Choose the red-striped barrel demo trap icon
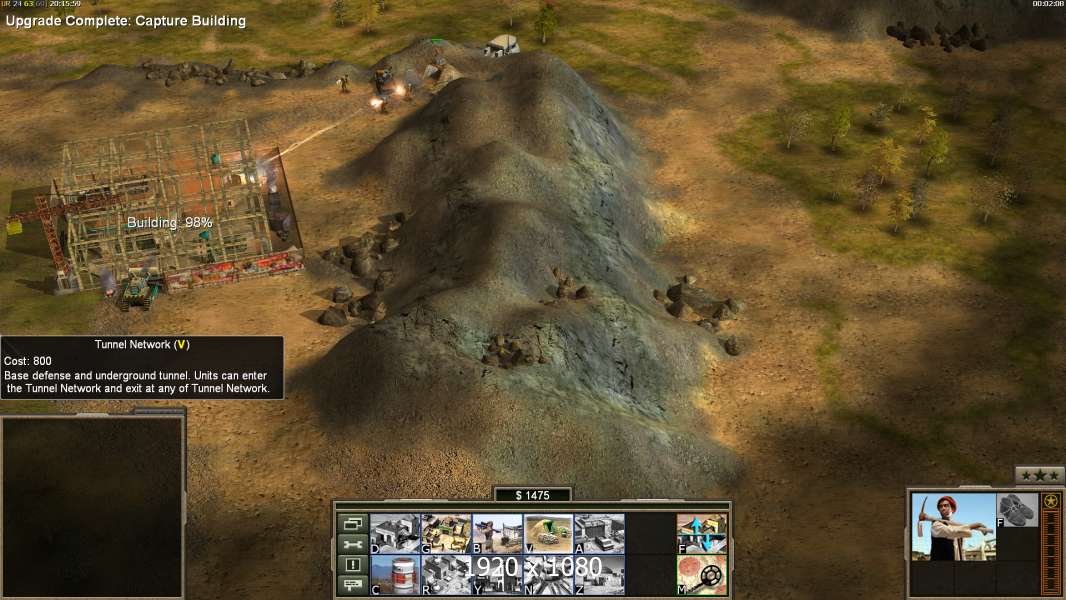This screenshot has width=1066, height=600. coord(395,574)
